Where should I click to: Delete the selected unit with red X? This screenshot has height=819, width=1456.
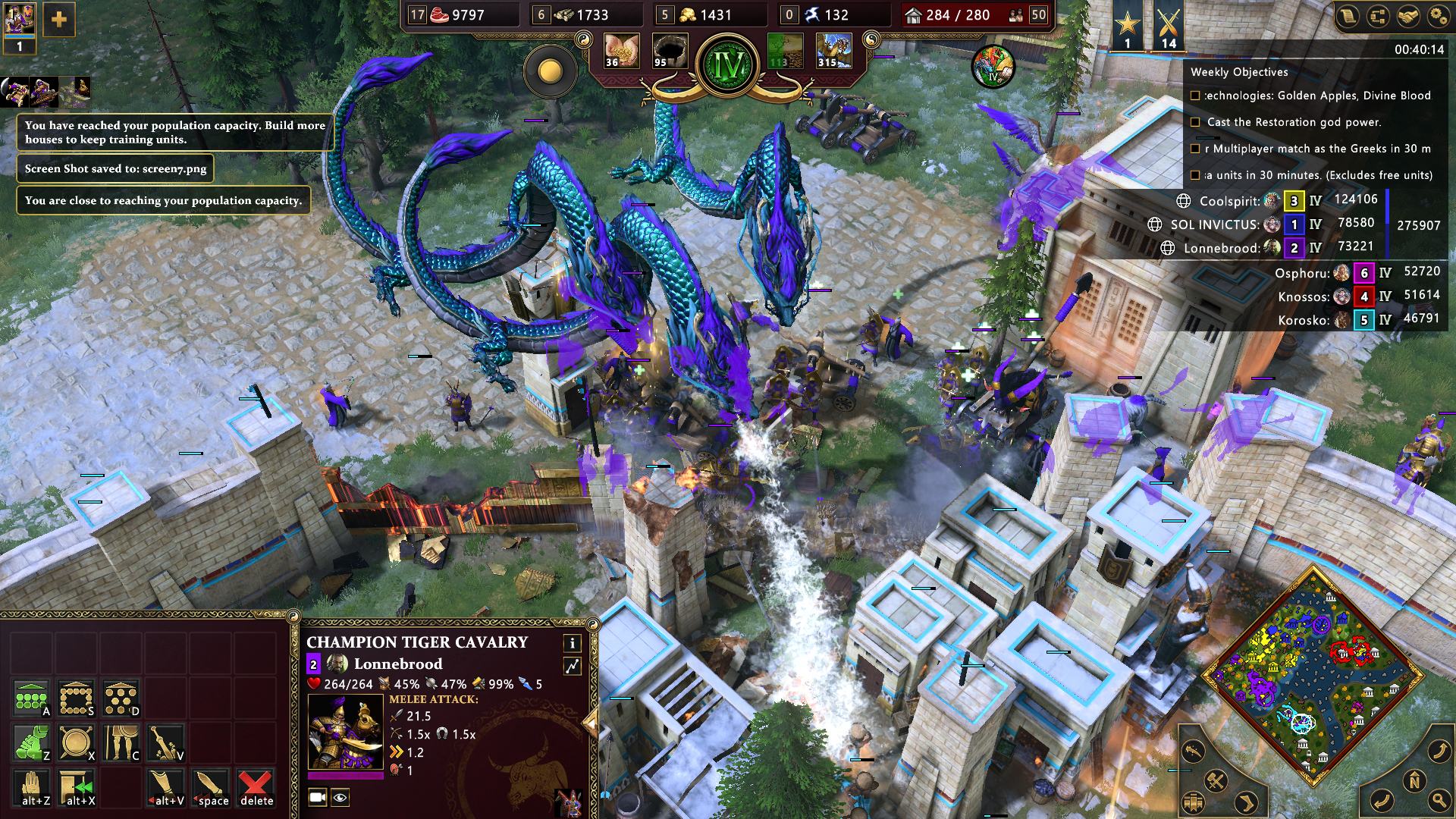coord(256,788)
